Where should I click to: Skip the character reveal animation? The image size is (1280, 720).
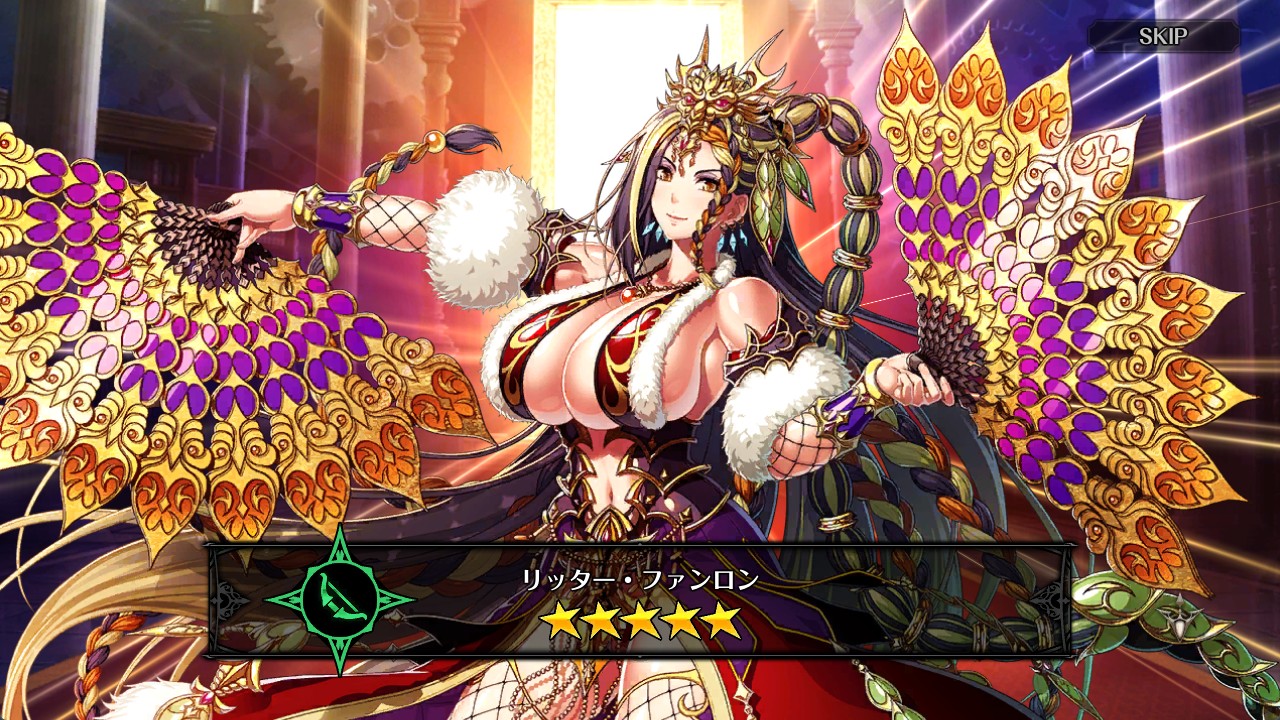pyautogui.click(x=1163, y=37)
